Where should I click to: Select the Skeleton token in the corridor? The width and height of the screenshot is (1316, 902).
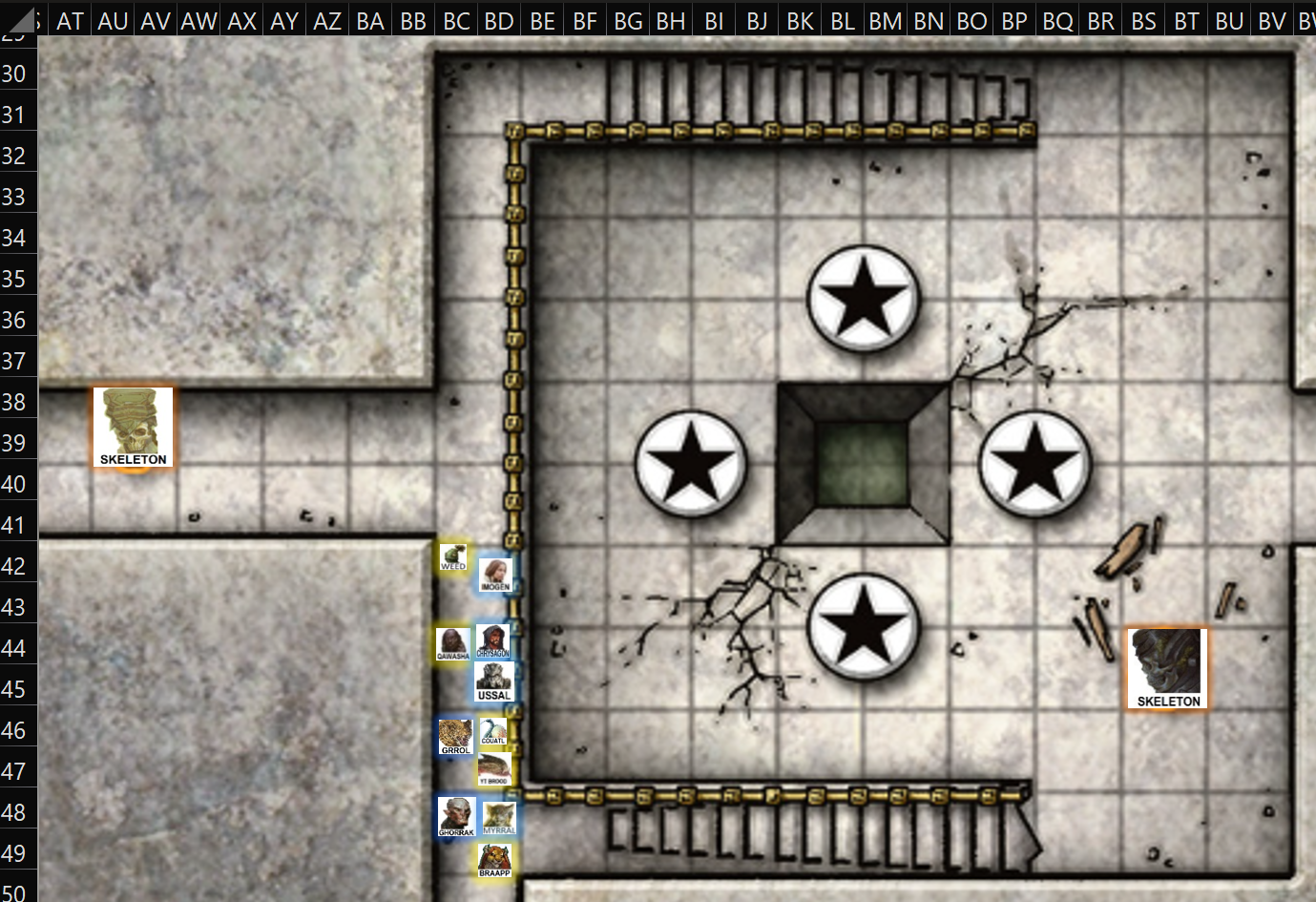tap(134, 428)
